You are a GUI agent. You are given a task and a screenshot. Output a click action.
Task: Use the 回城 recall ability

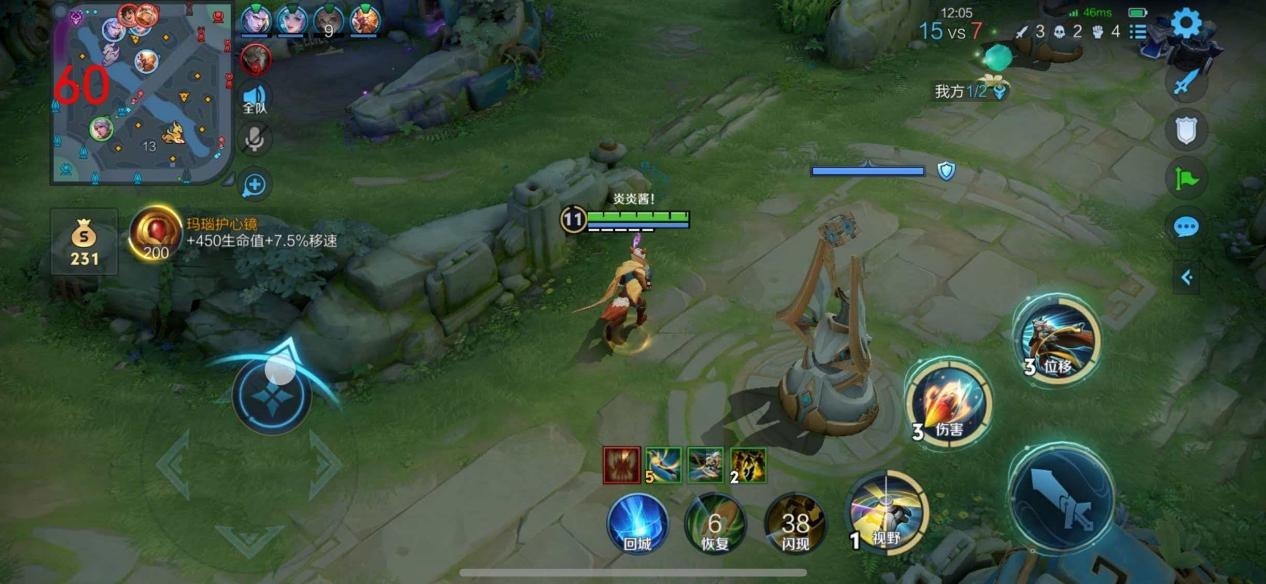pos(637,522)
